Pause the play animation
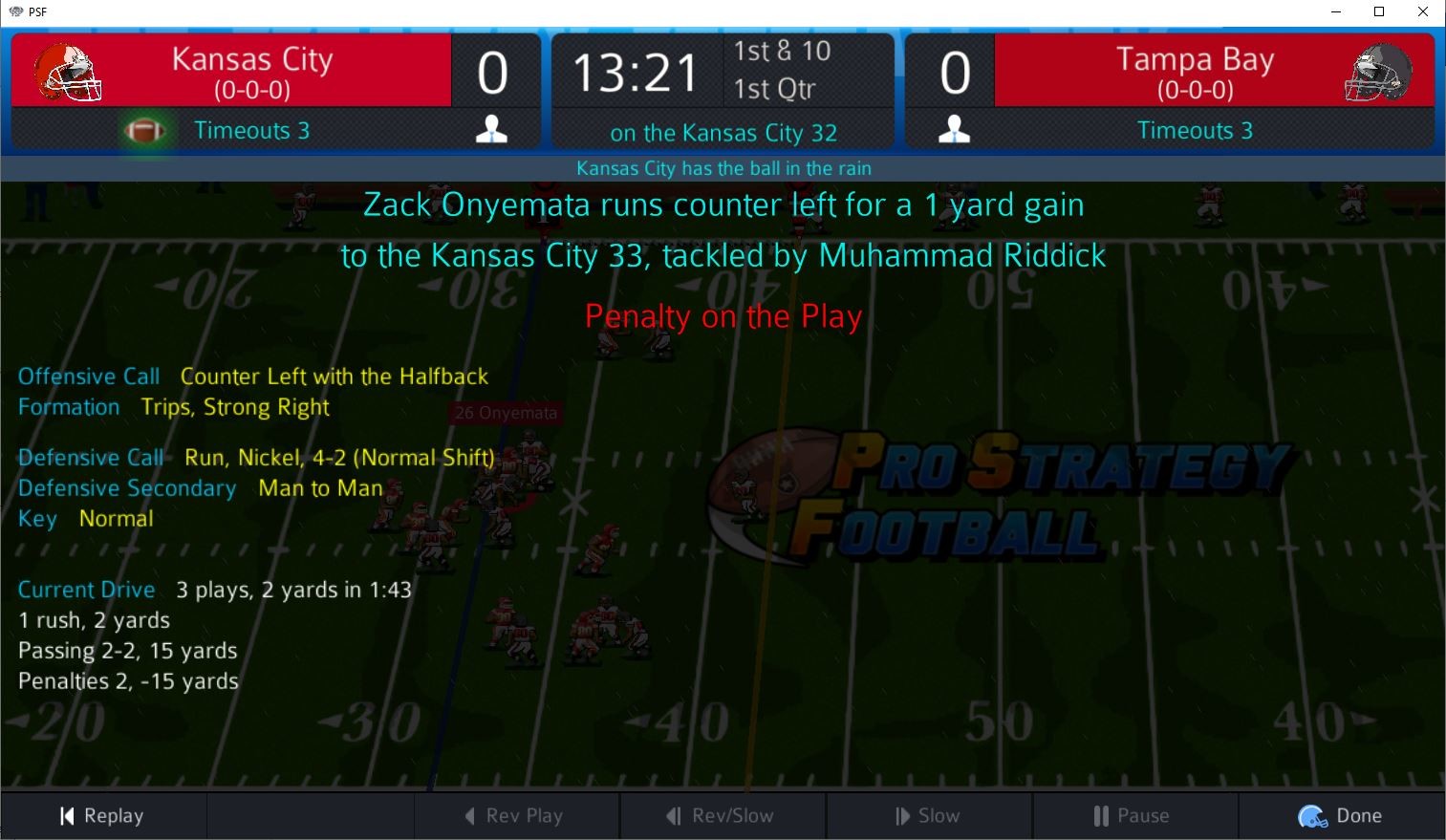Screen dimensions: 1446x840 tap(1133, 815)
